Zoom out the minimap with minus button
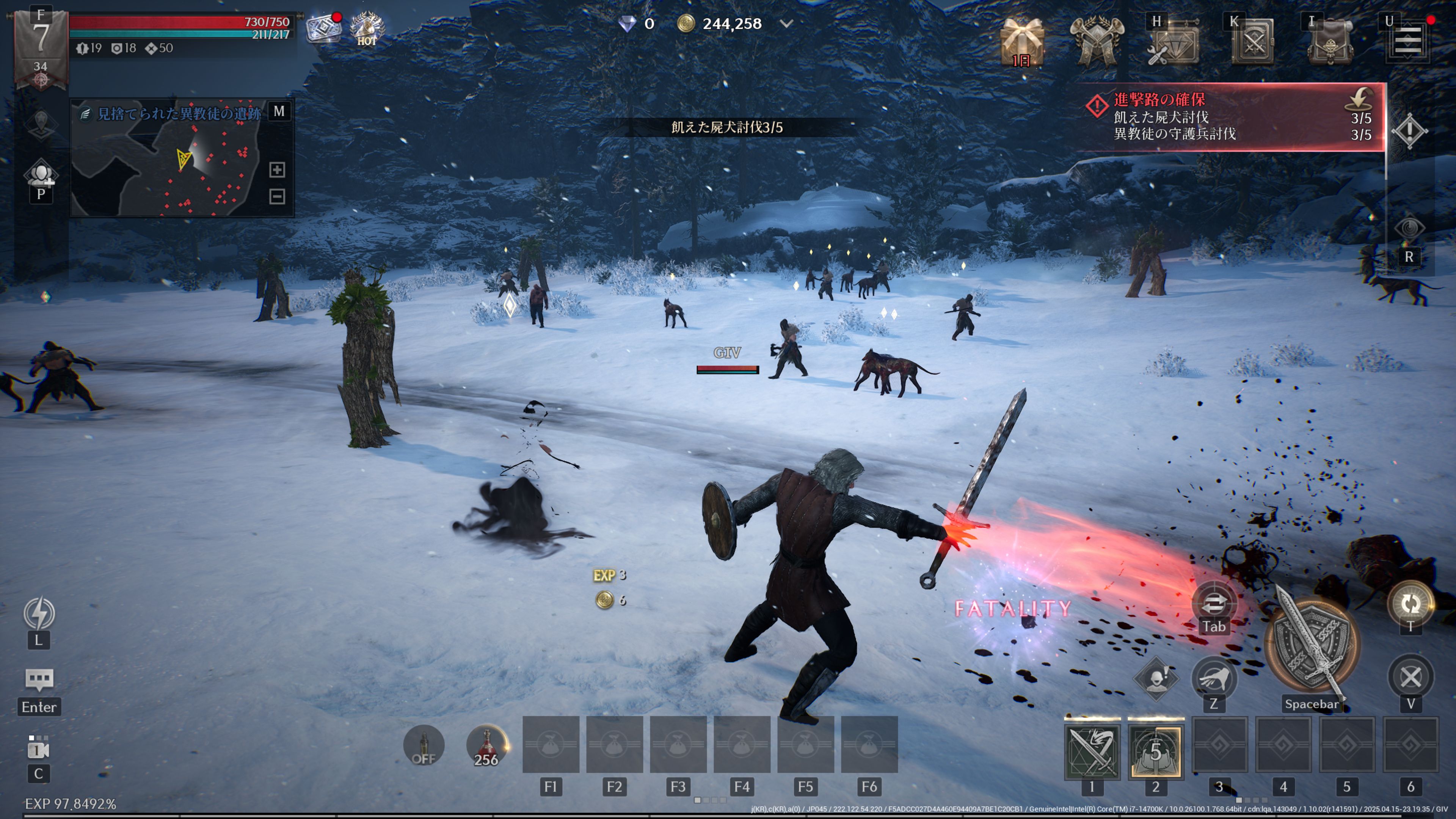 pos(277,196)
